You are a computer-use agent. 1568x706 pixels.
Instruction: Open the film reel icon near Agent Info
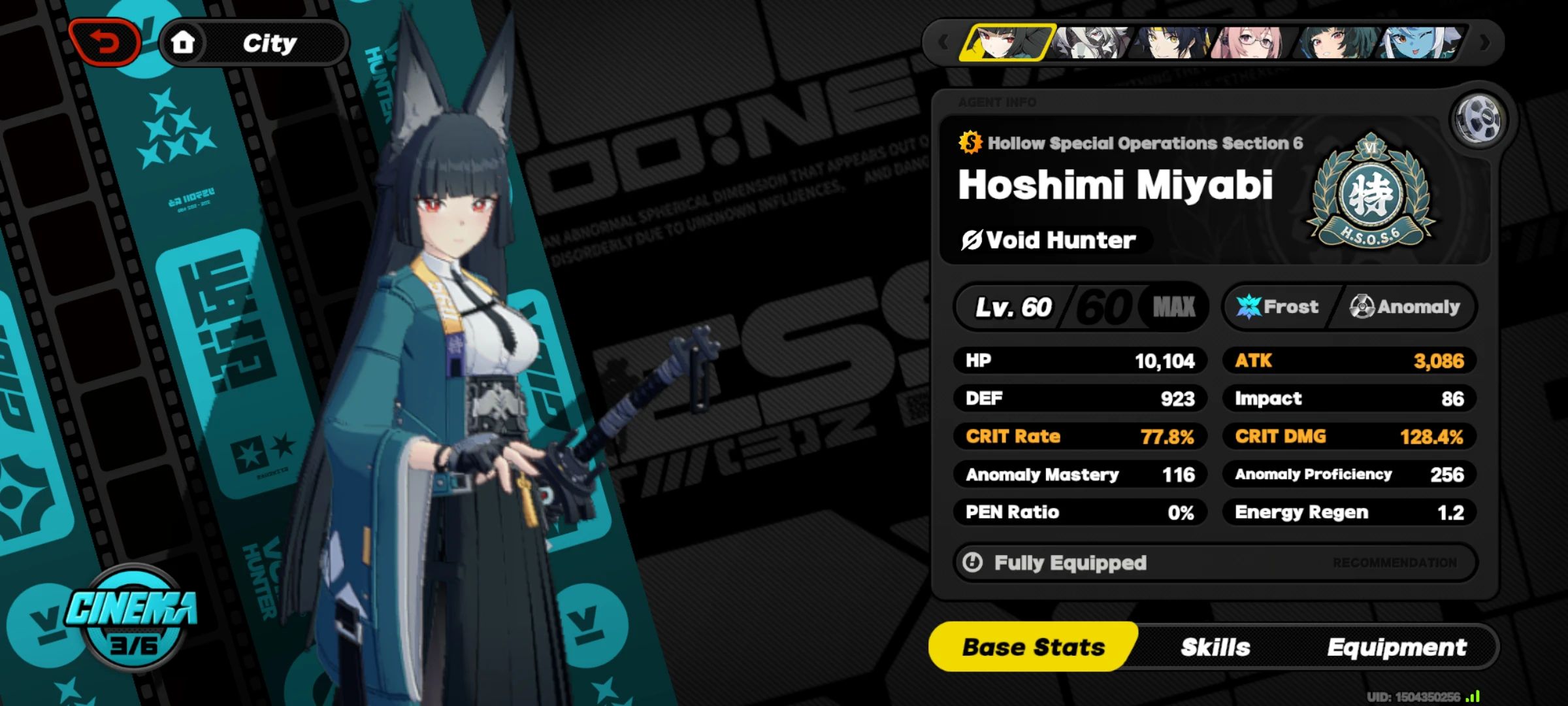pyautogui.click(x=1479, y=118)
